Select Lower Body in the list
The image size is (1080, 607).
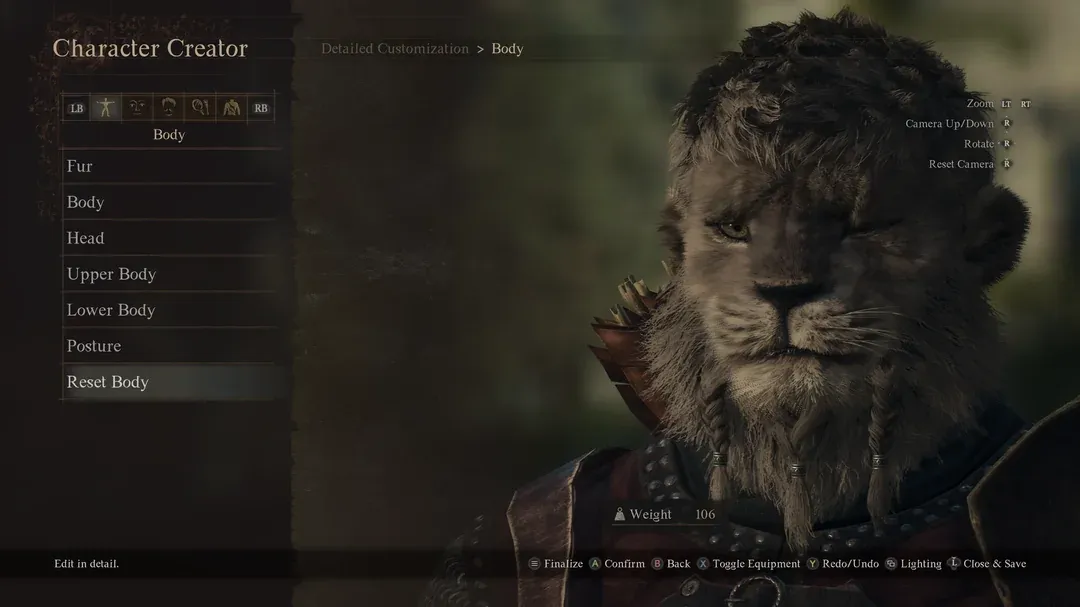(x=111, y=310)
